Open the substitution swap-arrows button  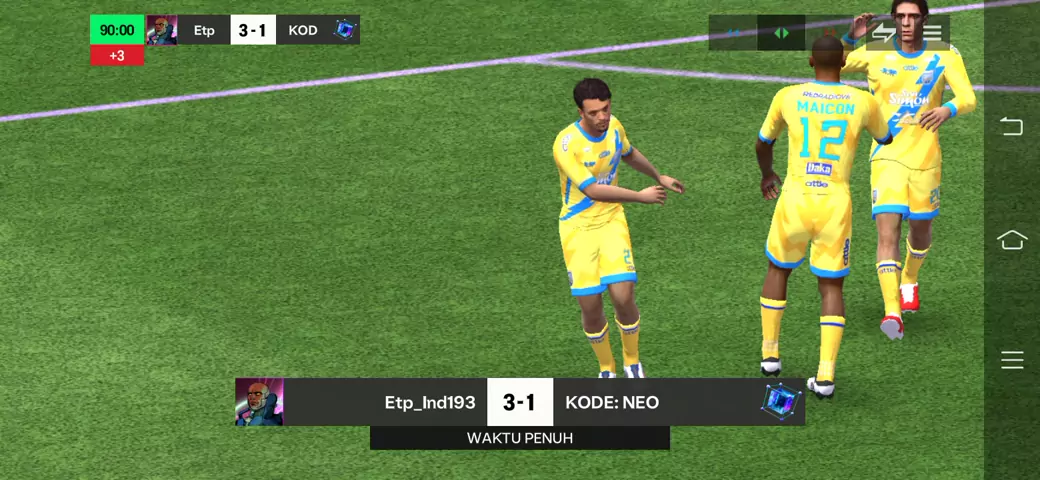point(884,33)
